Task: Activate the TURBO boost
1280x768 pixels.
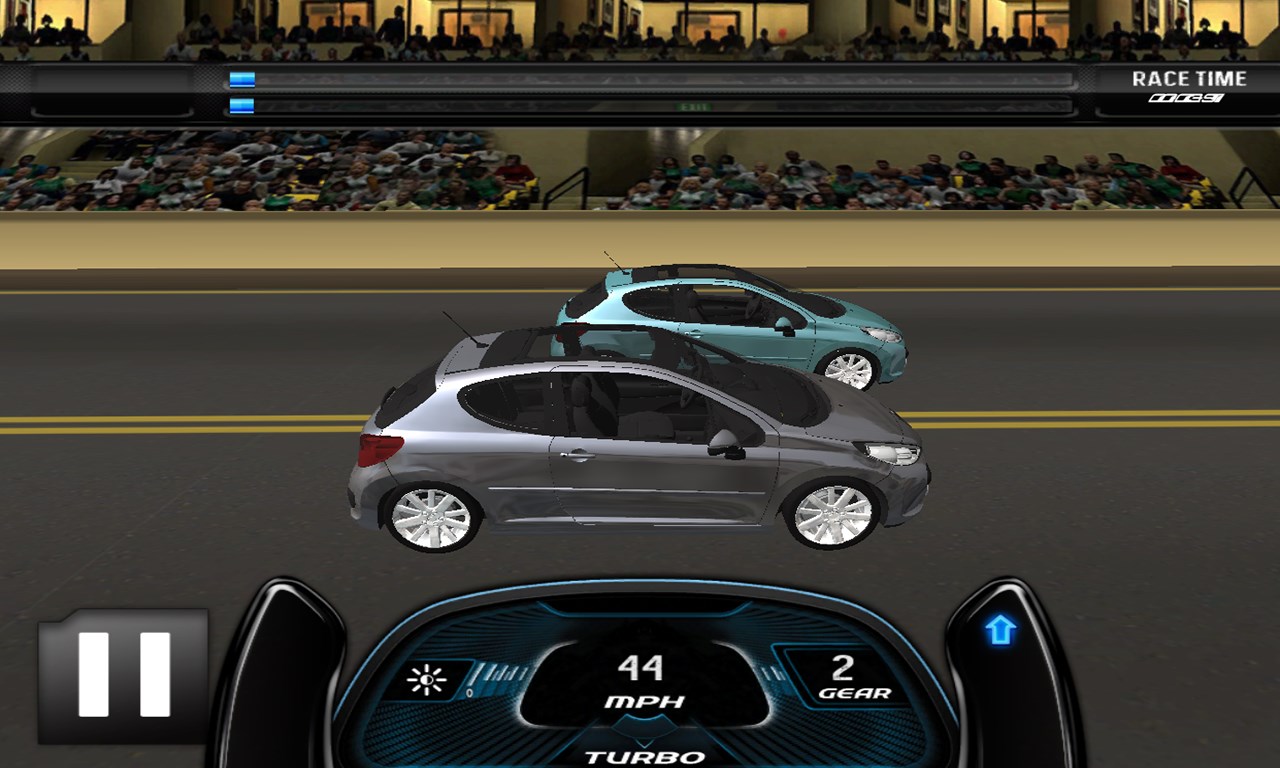Action: 645,756
